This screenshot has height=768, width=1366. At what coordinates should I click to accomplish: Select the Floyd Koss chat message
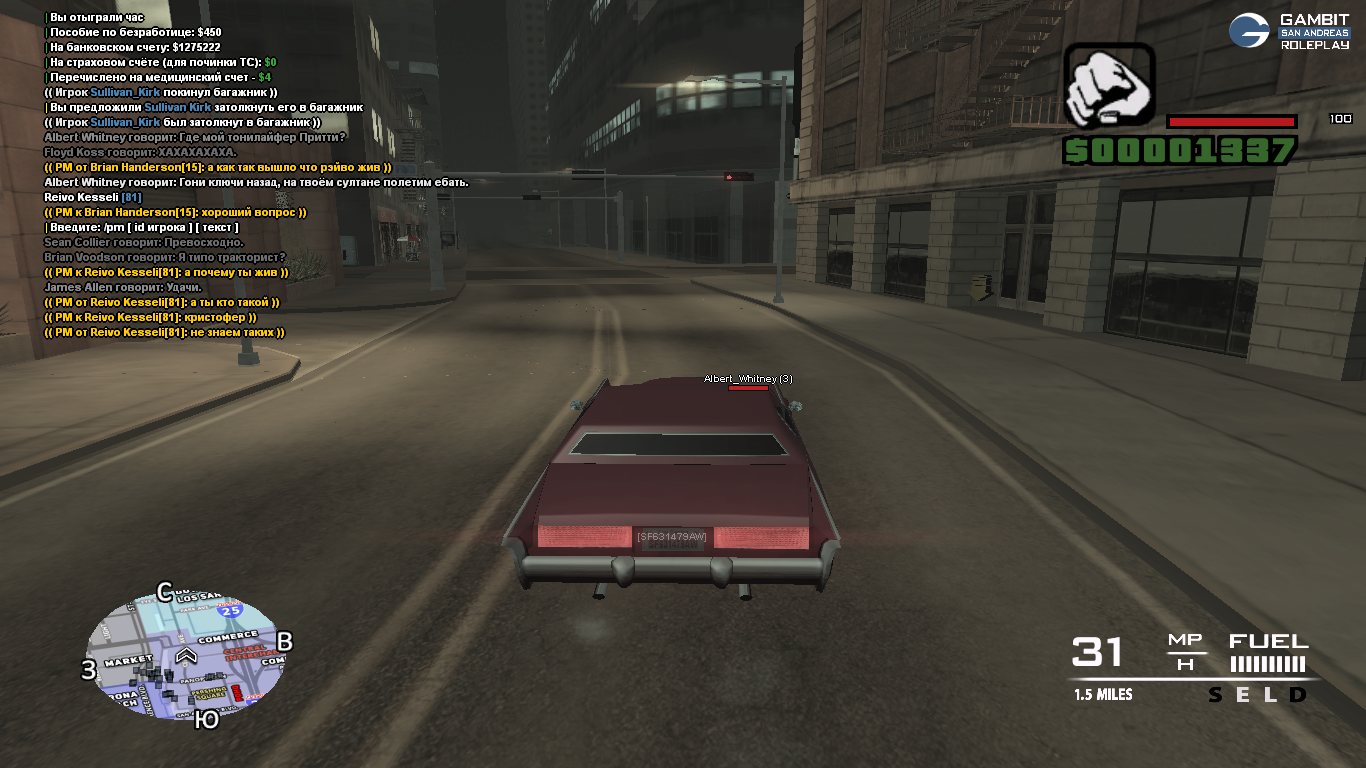pos(140,152)
